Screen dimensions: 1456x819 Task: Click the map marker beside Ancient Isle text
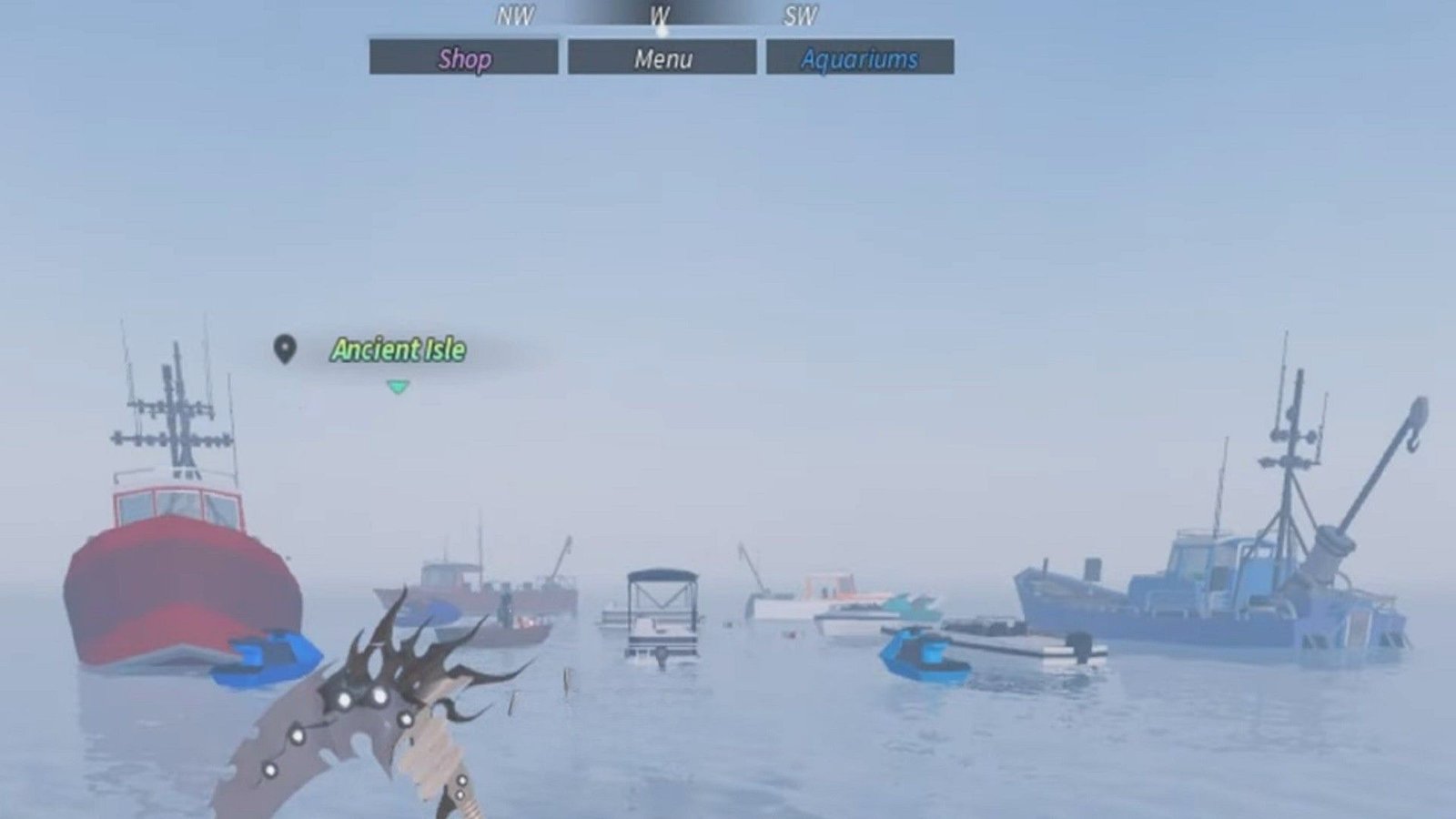pos(287,348)
